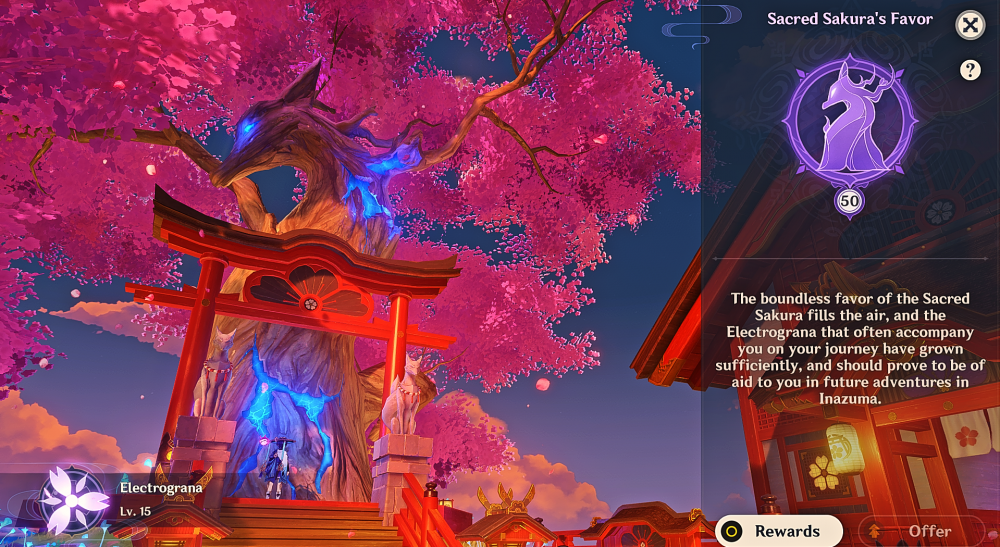View the Rewards list

coord(779,531)
